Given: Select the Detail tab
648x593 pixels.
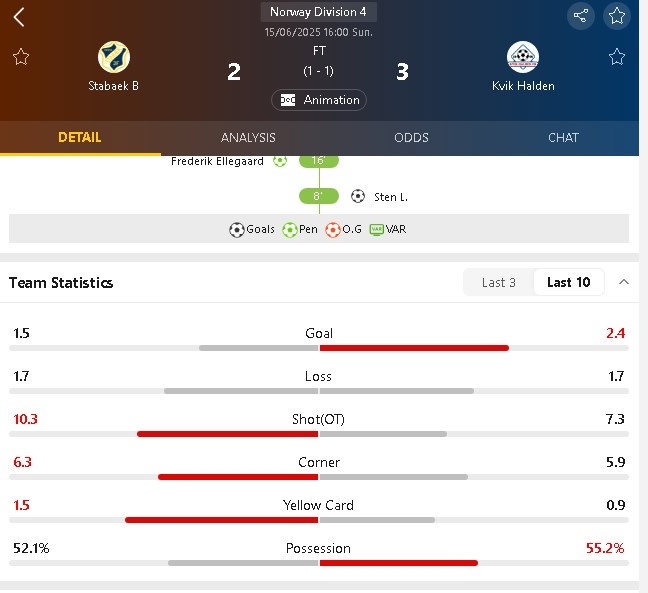Looking at the screenshot, I should coord(80,138).
